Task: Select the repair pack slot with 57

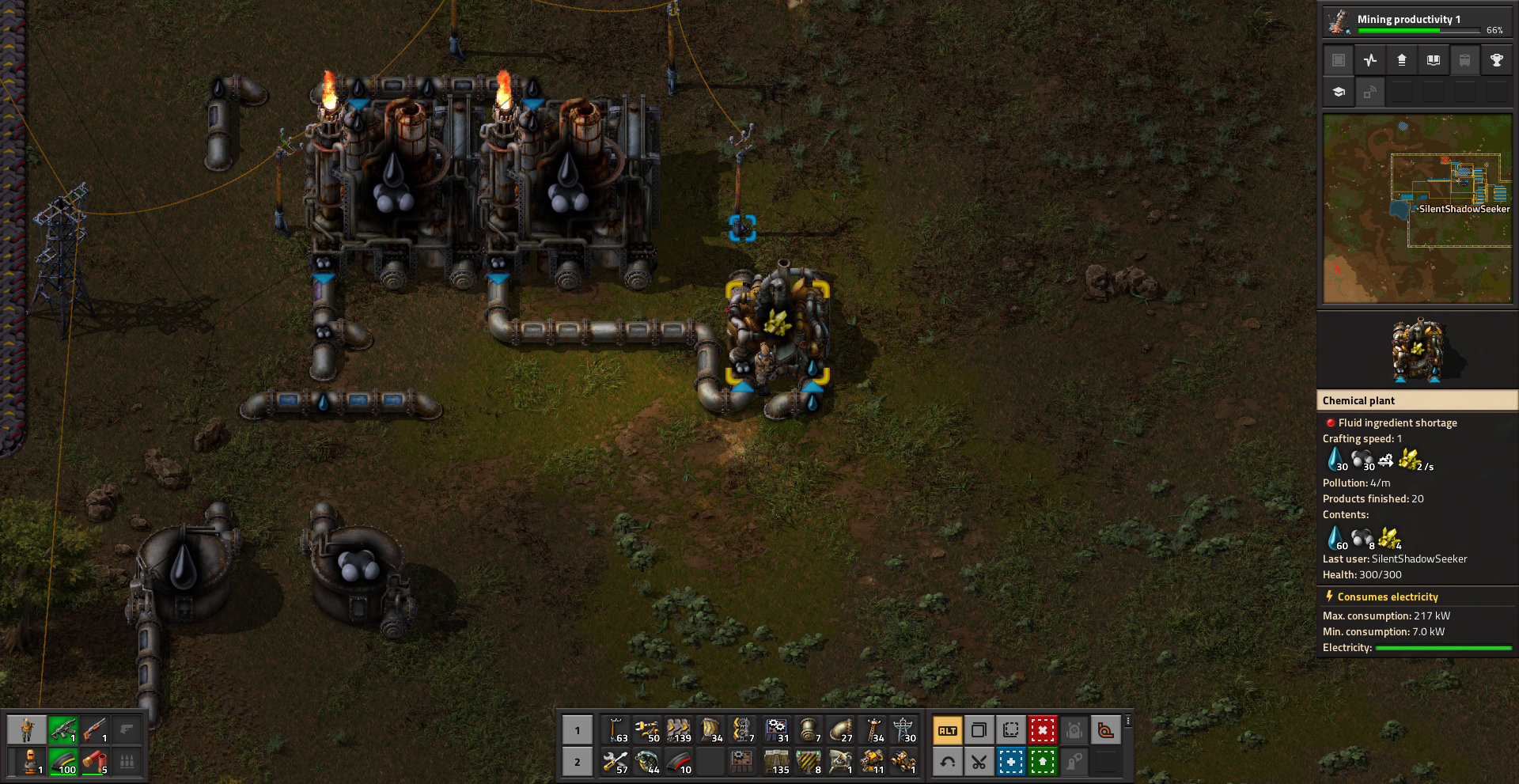Action: tap(616, 762)
